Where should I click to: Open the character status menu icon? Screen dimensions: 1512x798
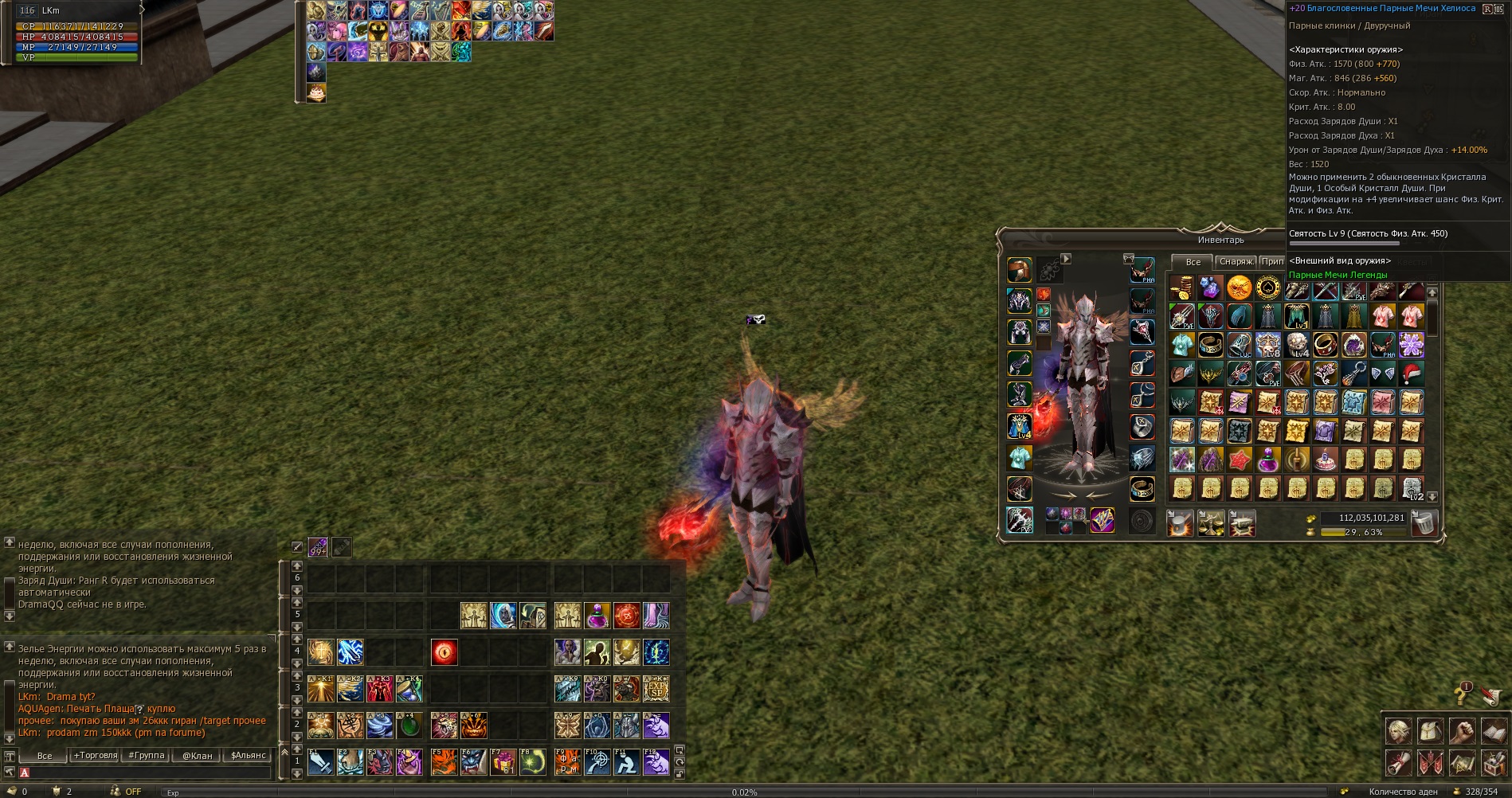[x=1399, y=731]
